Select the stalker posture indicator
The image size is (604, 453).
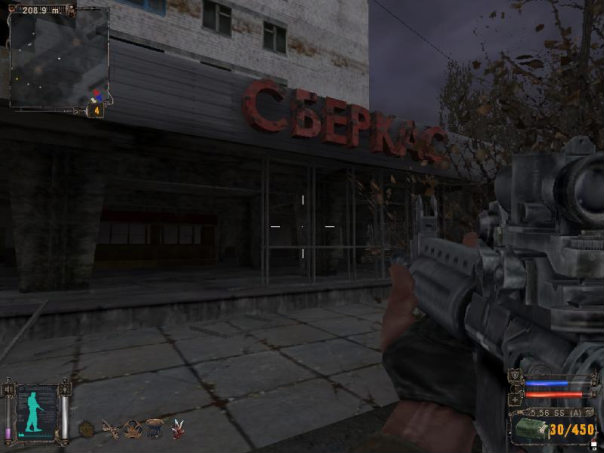(35, 411)
